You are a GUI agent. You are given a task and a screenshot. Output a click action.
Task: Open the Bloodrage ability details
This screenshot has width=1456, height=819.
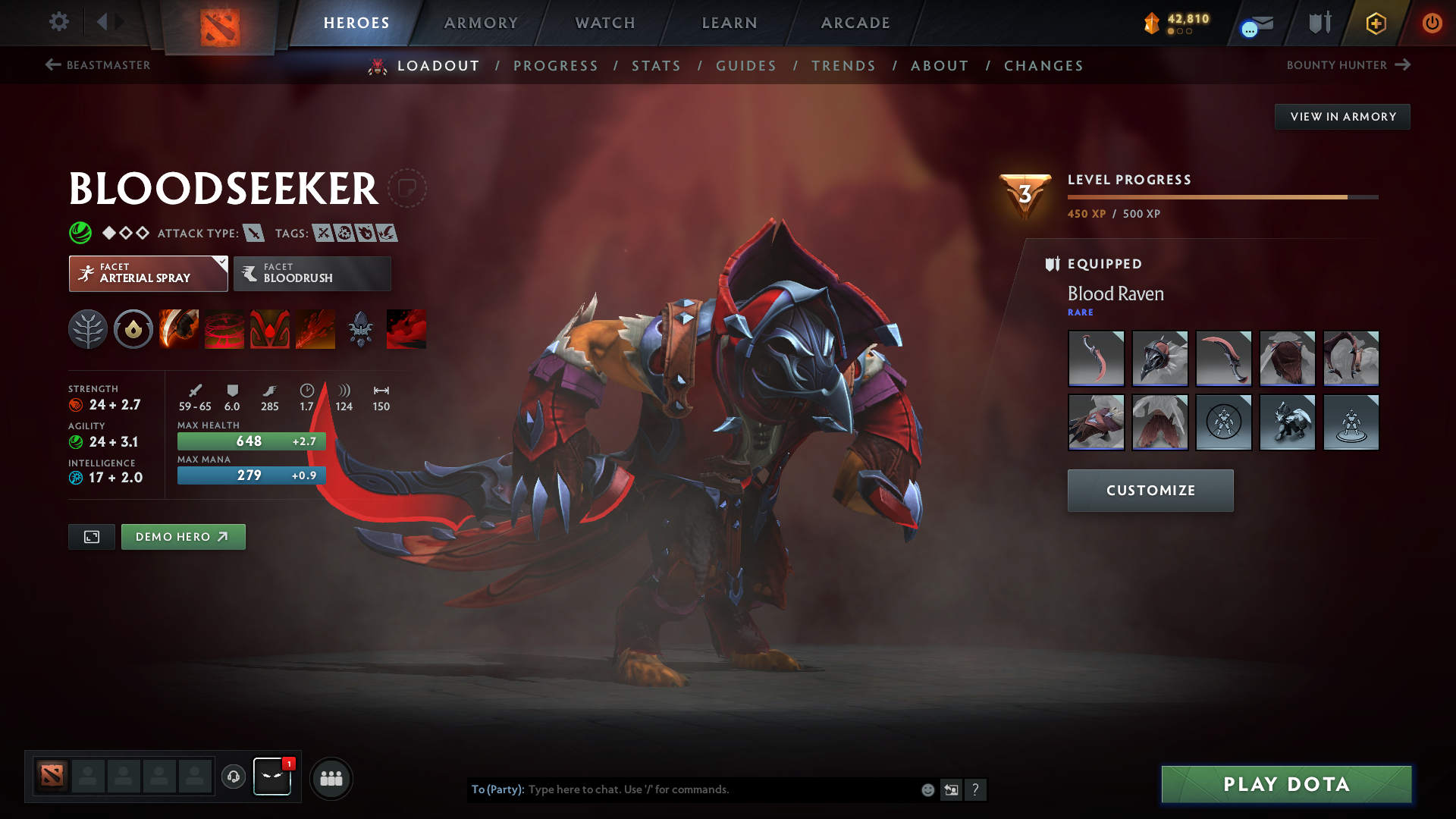[x=179, y=329]
